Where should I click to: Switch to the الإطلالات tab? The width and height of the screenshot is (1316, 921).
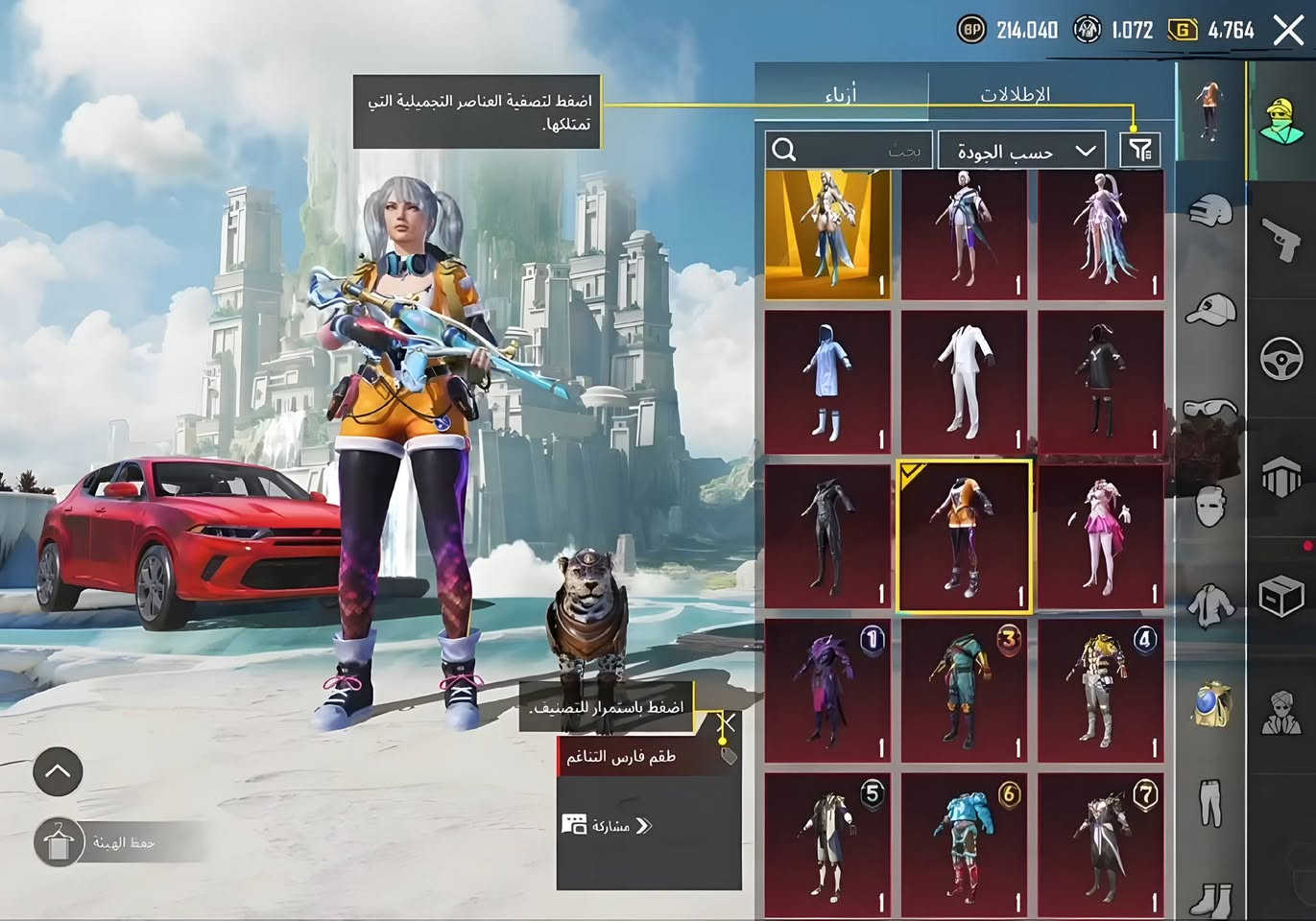[1014, 94]
